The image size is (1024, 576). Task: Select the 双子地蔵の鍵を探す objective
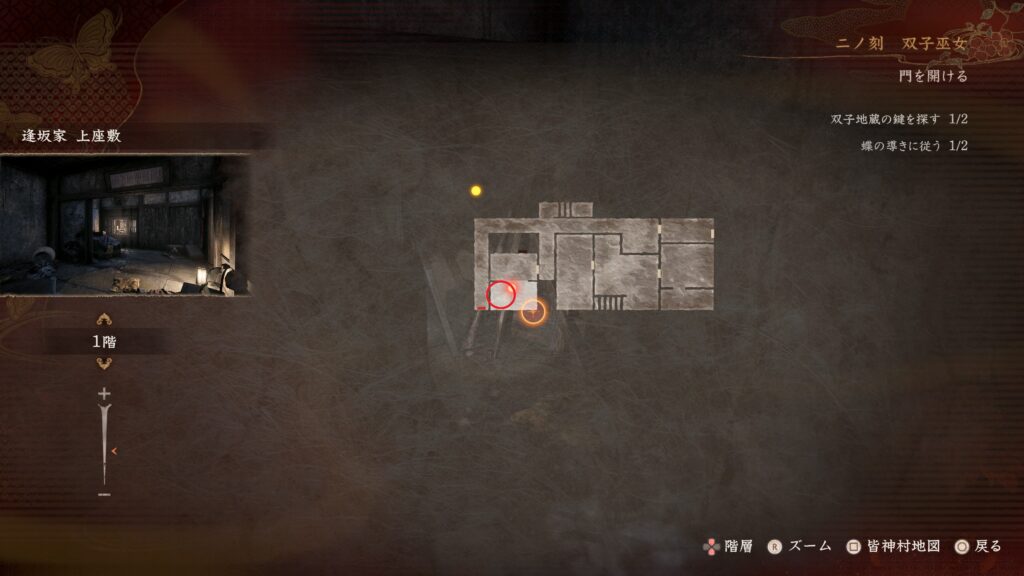pos(898,120)
